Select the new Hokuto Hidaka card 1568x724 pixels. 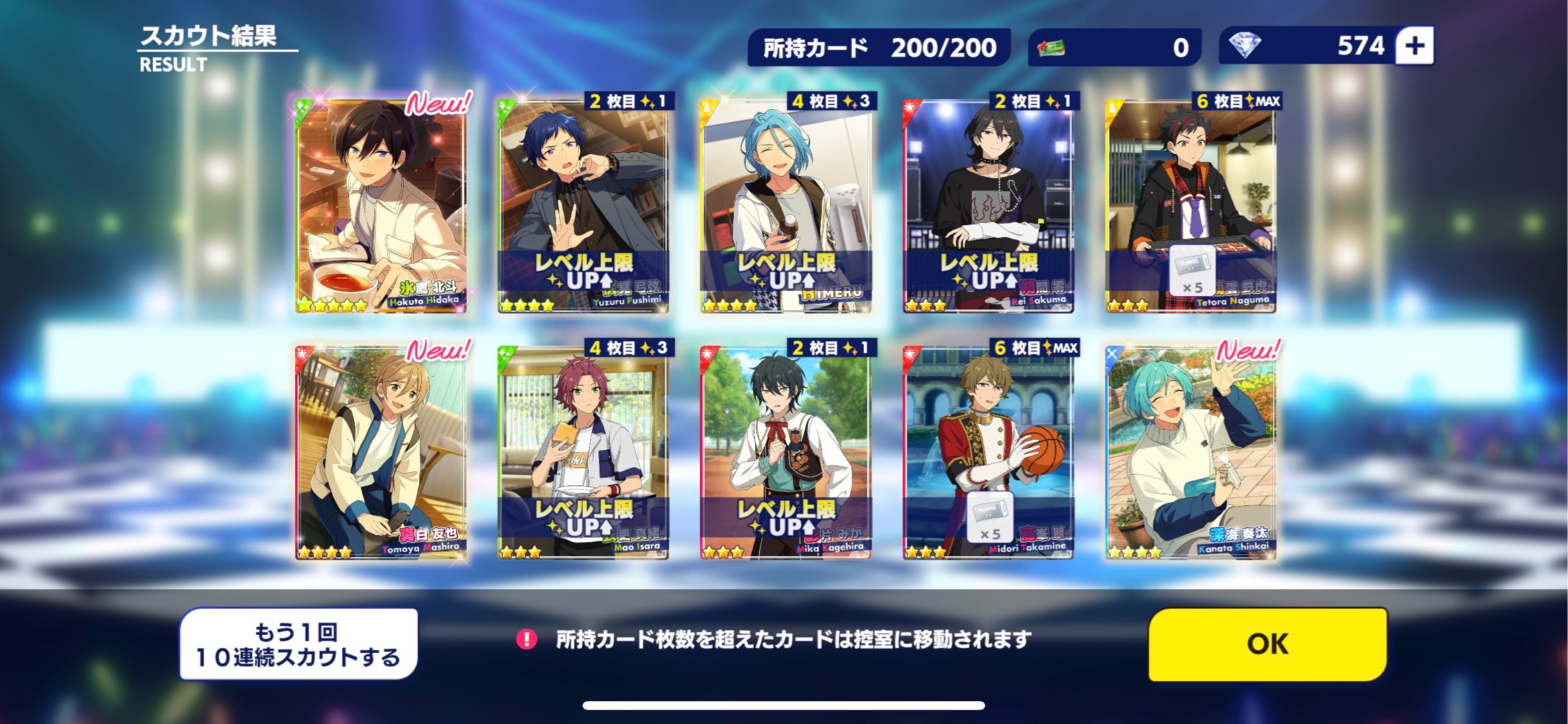(x=381, y=205)
